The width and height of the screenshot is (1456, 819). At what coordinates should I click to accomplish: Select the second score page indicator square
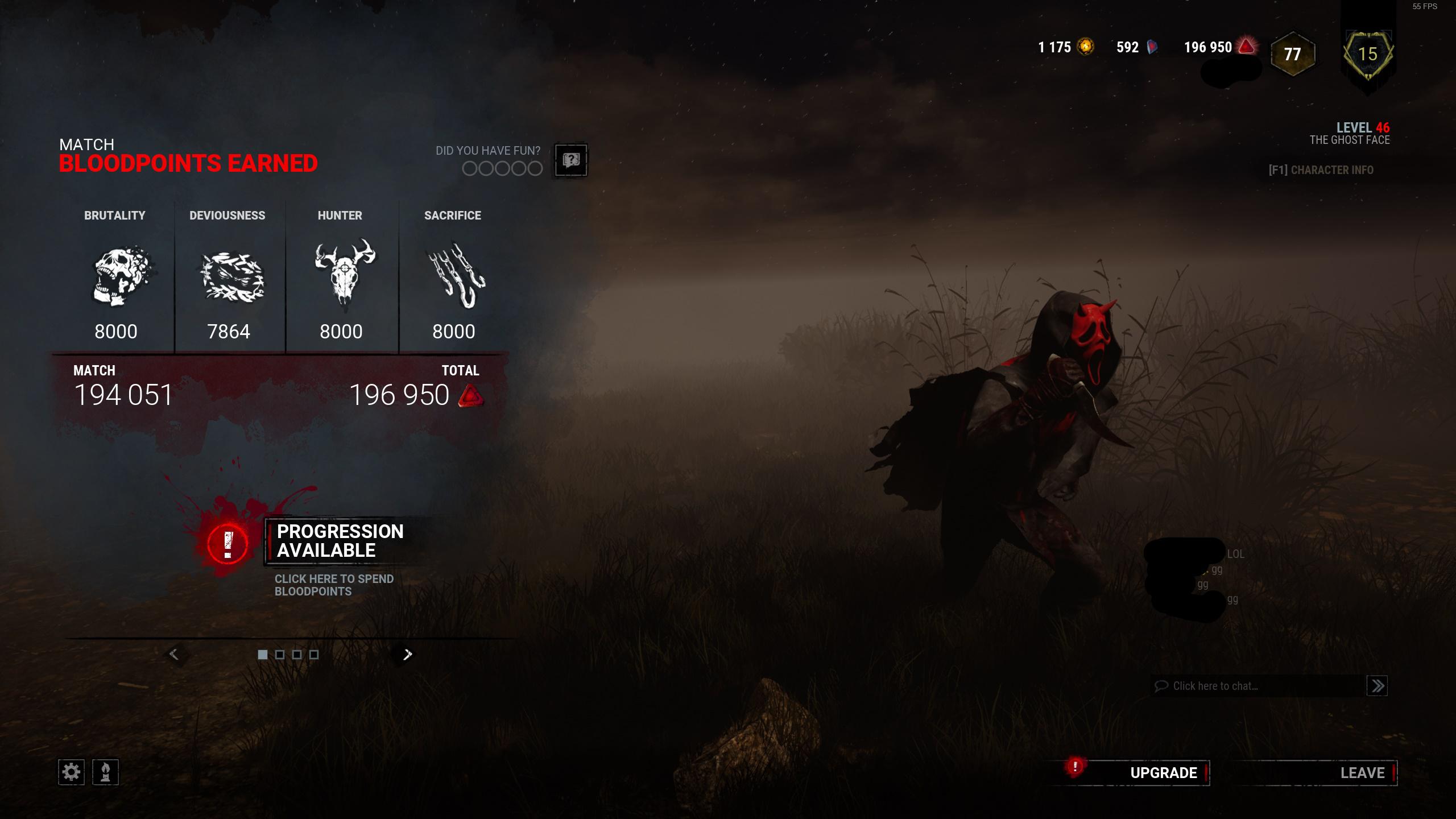279,655
